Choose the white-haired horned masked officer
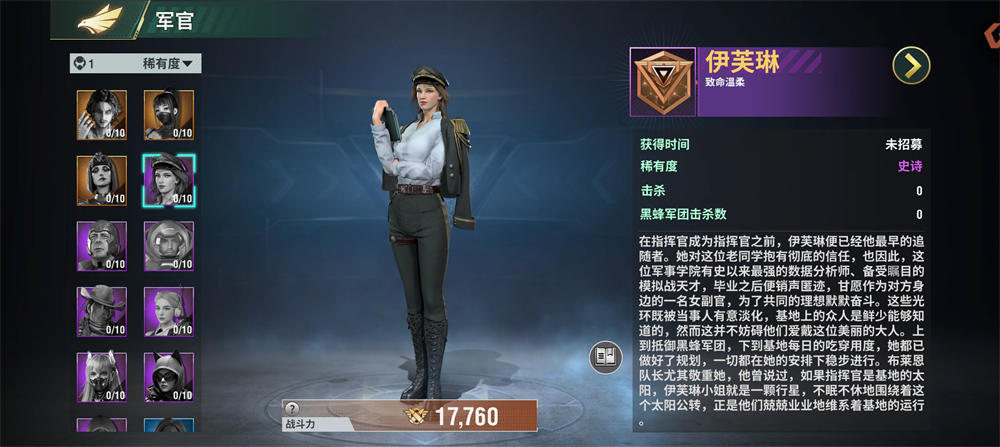The height and width of the screenshot is (447, 1000). coord(102,376)
